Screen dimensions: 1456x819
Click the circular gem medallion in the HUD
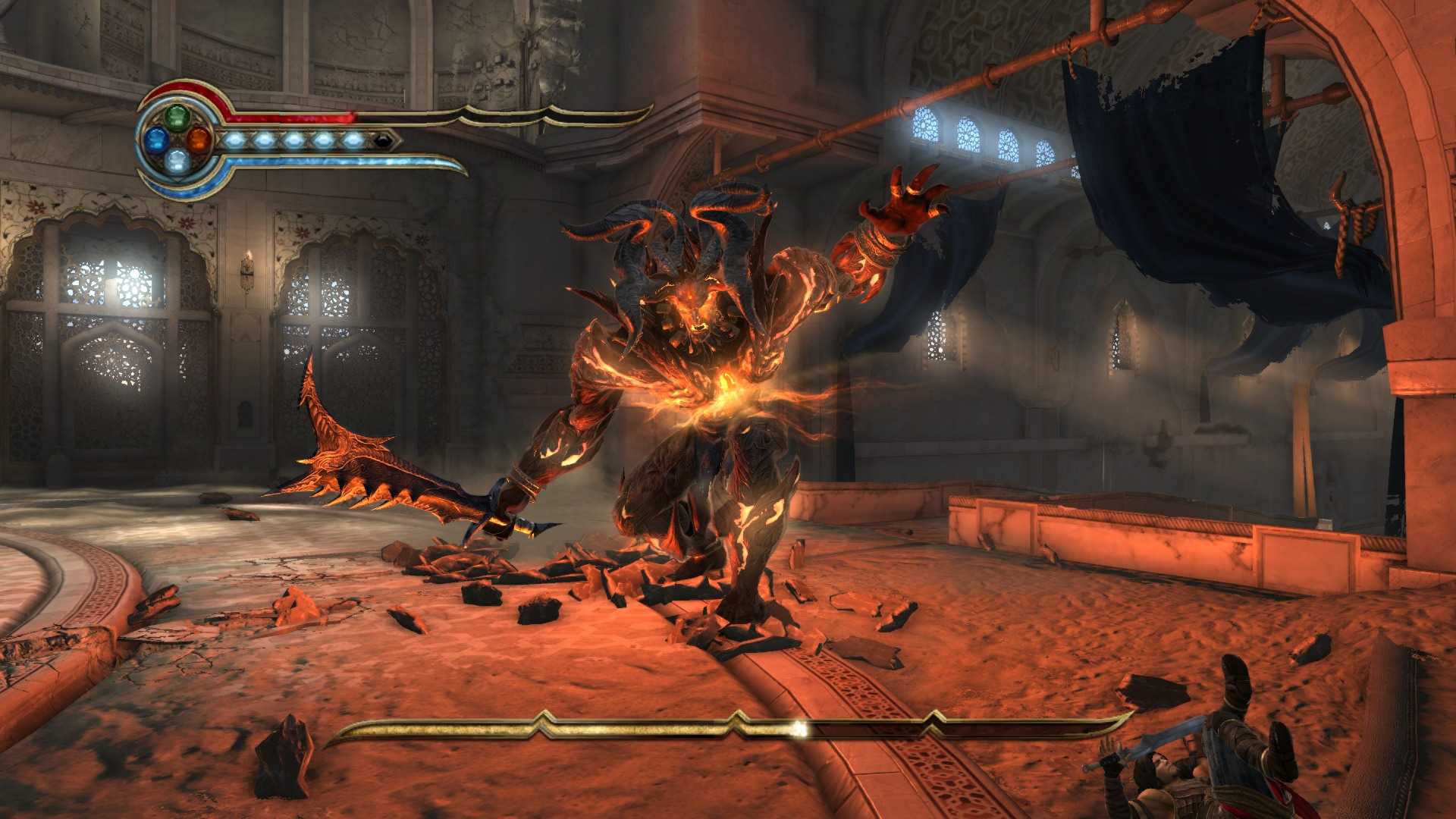(176, 140)
